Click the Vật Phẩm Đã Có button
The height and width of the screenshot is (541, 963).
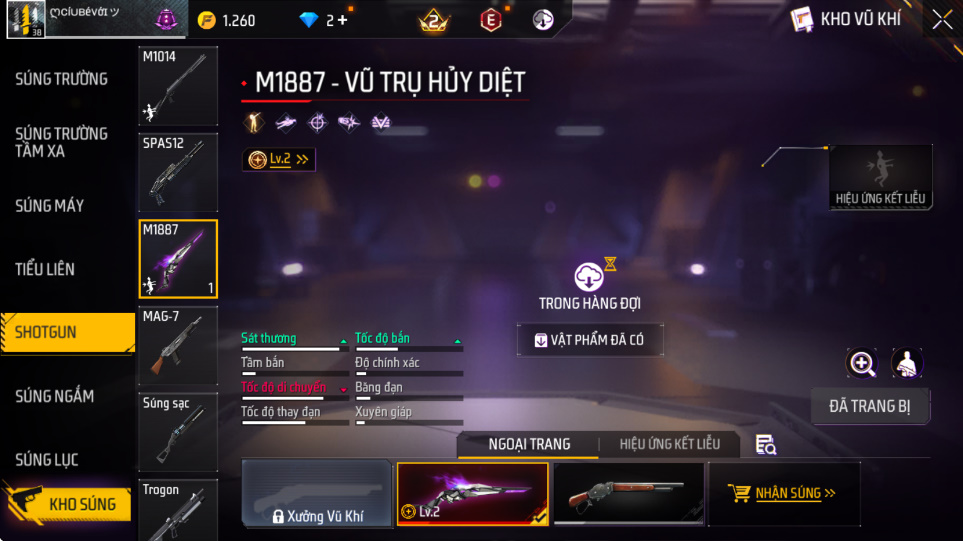pos(589,340)
